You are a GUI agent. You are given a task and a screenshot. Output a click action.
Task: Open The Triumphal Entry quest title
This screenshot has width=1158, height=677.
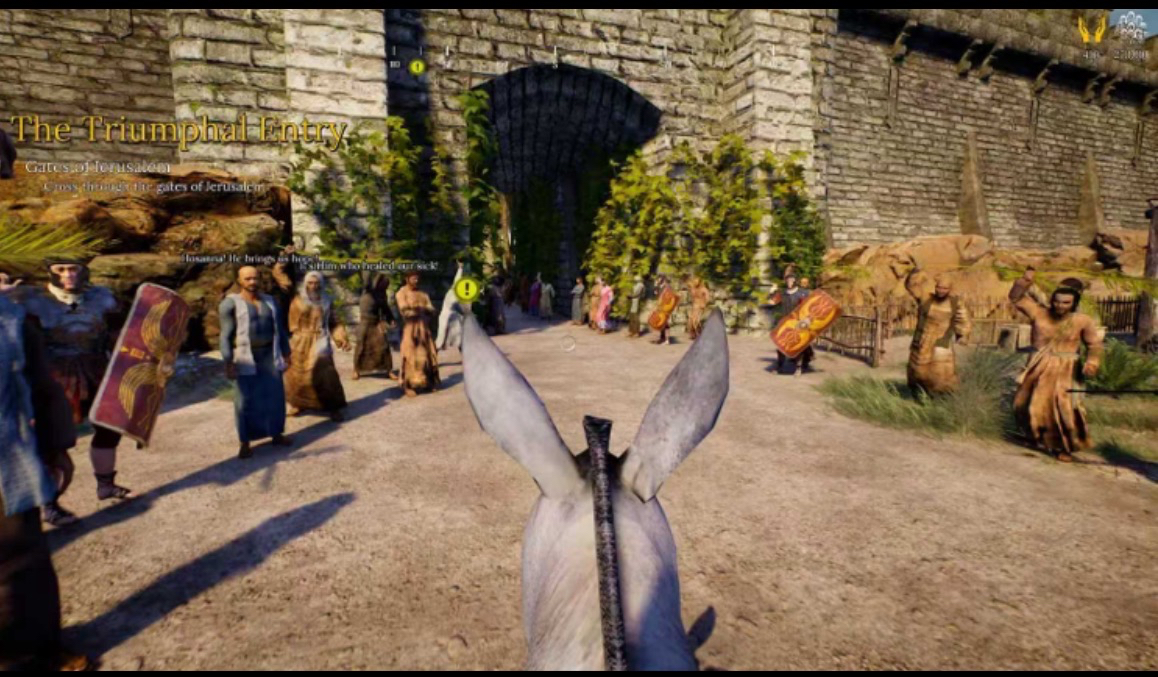[x=179, y=131]
